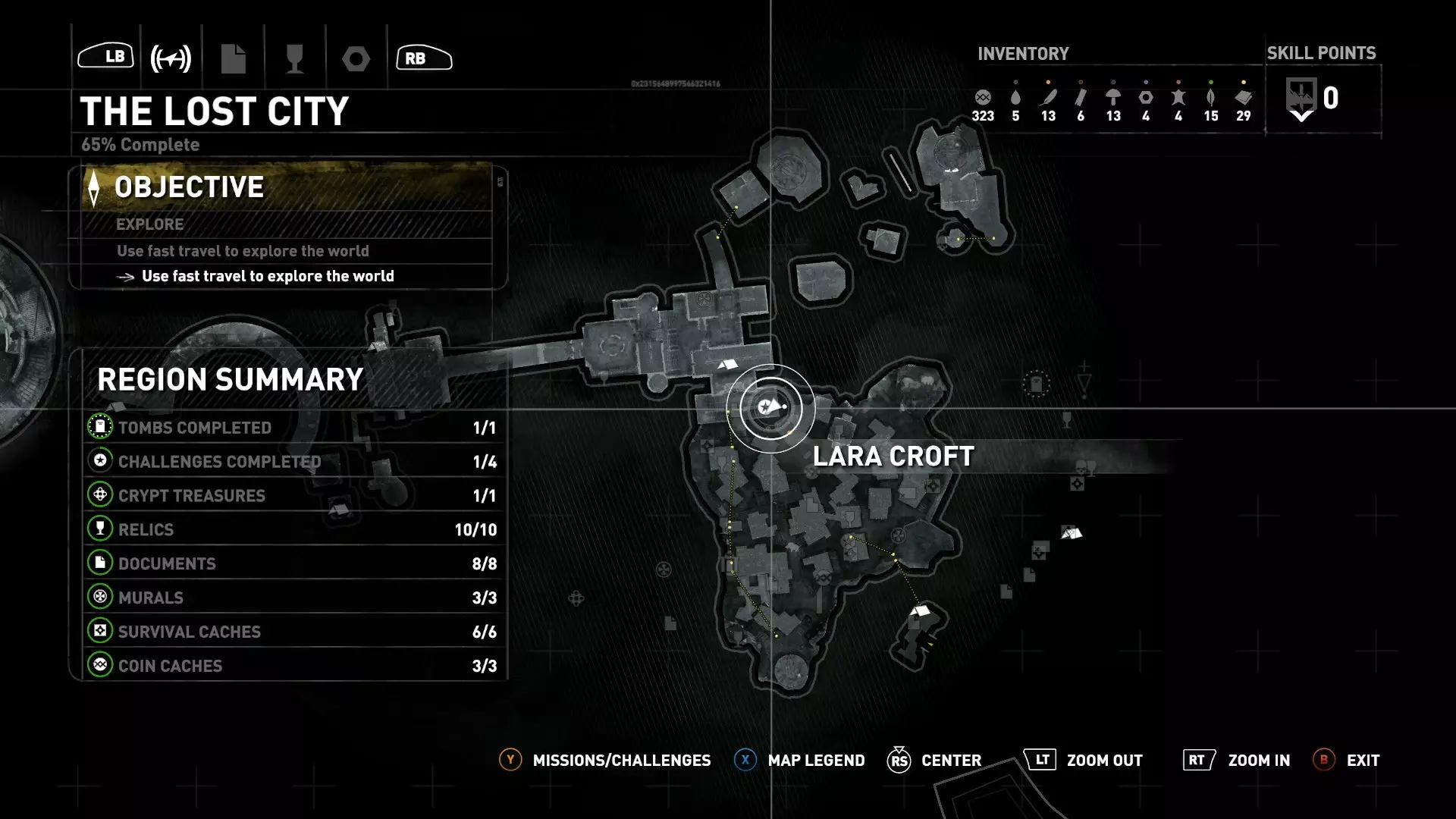The image size is (1456, 819).
Task: Select the base camp tent nearest Lara's marker
Action: click(x=728, y=366)
